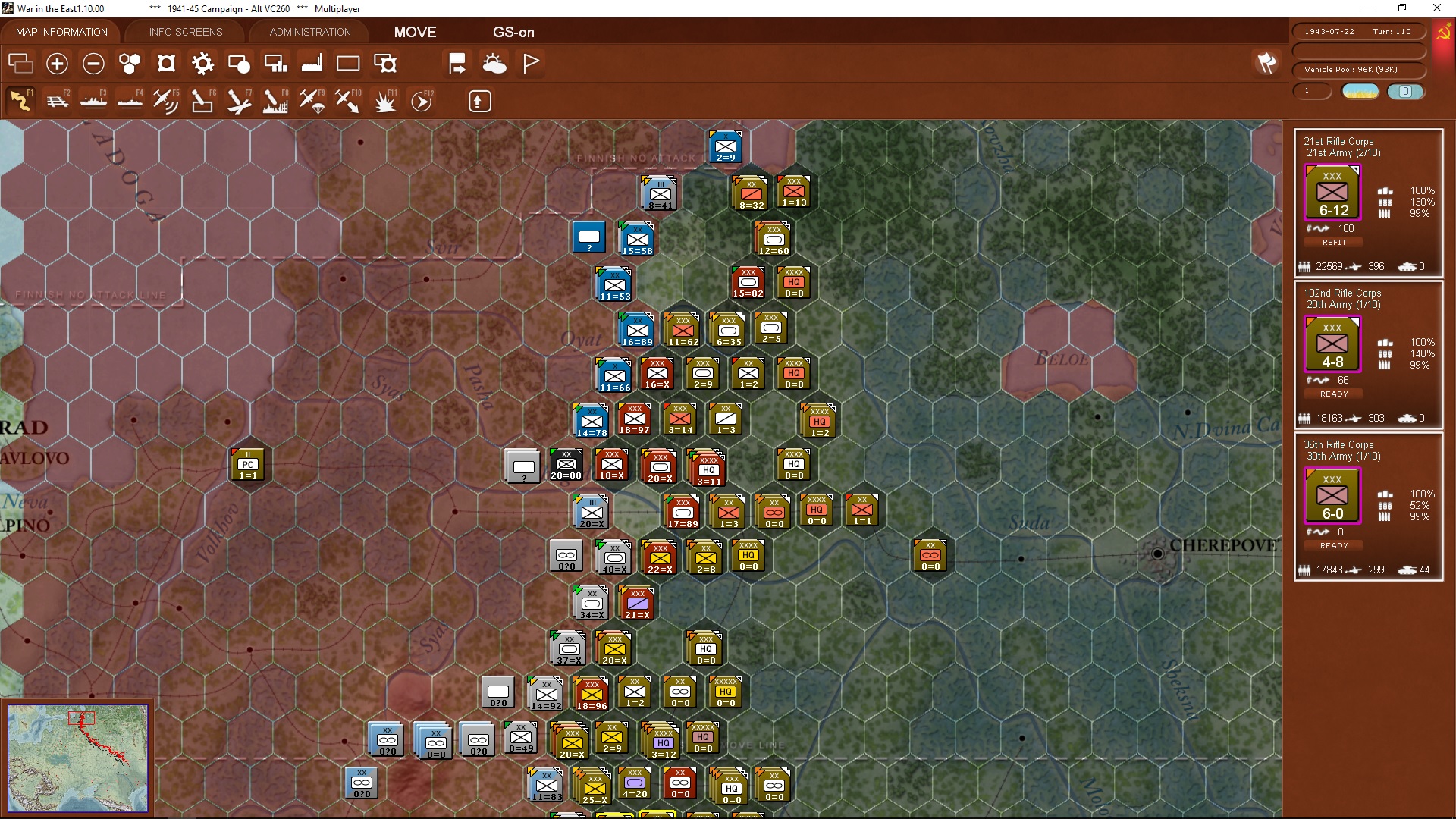Image resolution: width=1456 pixels, height=819 pixels.
Task: Activate F11 ground attack mode
Action: [384, 101]
